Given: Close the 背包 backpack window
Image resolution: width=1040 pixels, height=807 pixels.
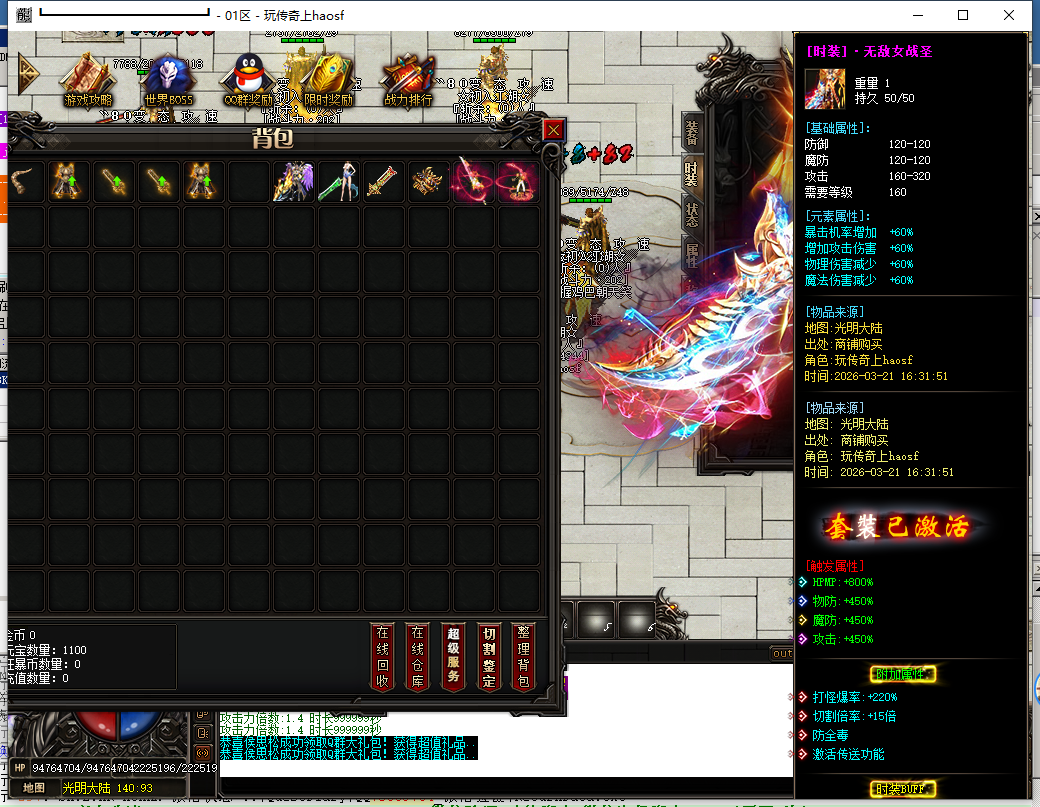Looking at the screenshot, I should coord(553,130).
